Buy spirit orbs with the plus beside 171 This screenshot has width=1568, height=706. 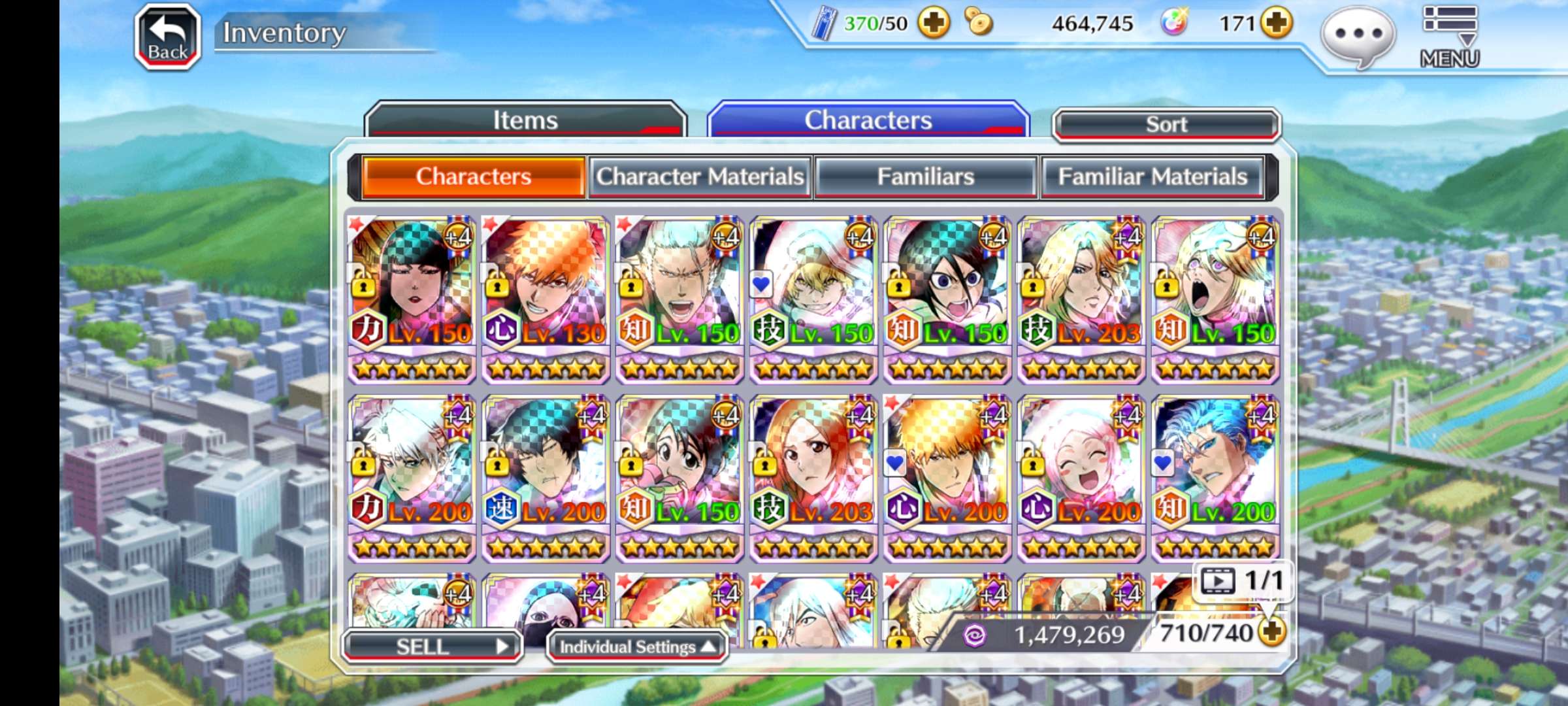(1277, 24)
